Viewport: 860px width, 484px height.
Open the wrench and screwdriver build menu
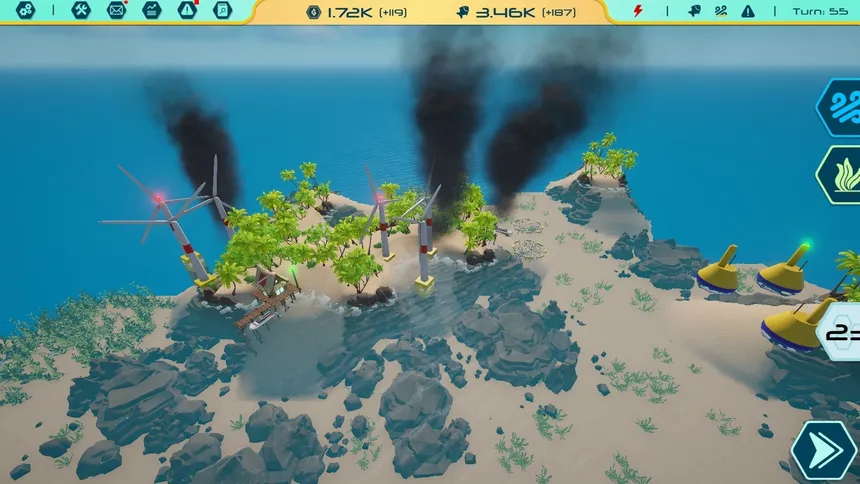(x=82, y=11)
